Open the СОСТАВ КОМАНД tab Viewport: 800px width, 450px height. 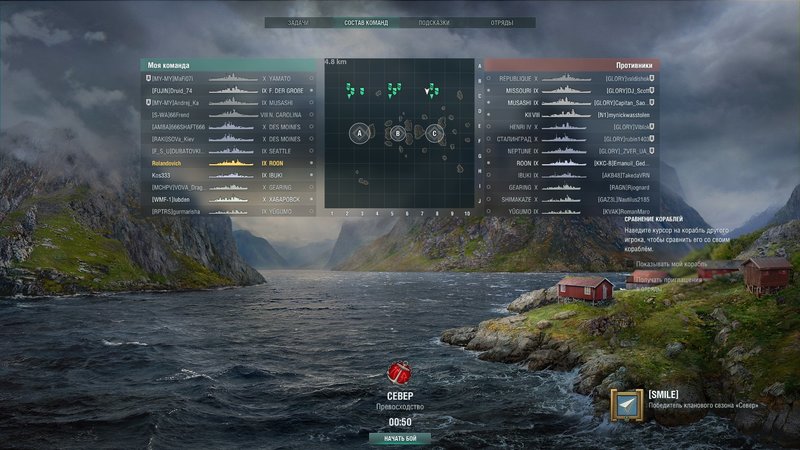point(366,22)
